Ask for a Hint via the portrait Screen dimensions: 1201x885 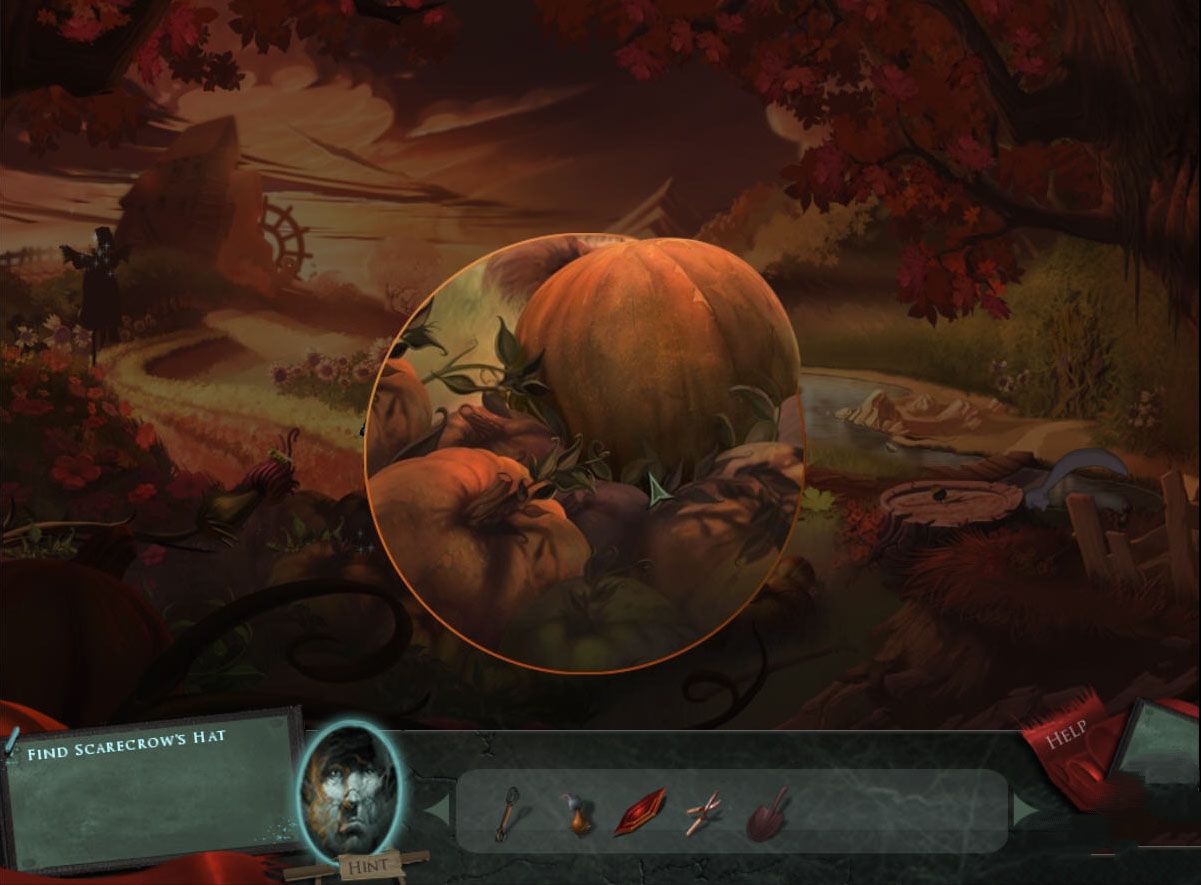point(349,792)
